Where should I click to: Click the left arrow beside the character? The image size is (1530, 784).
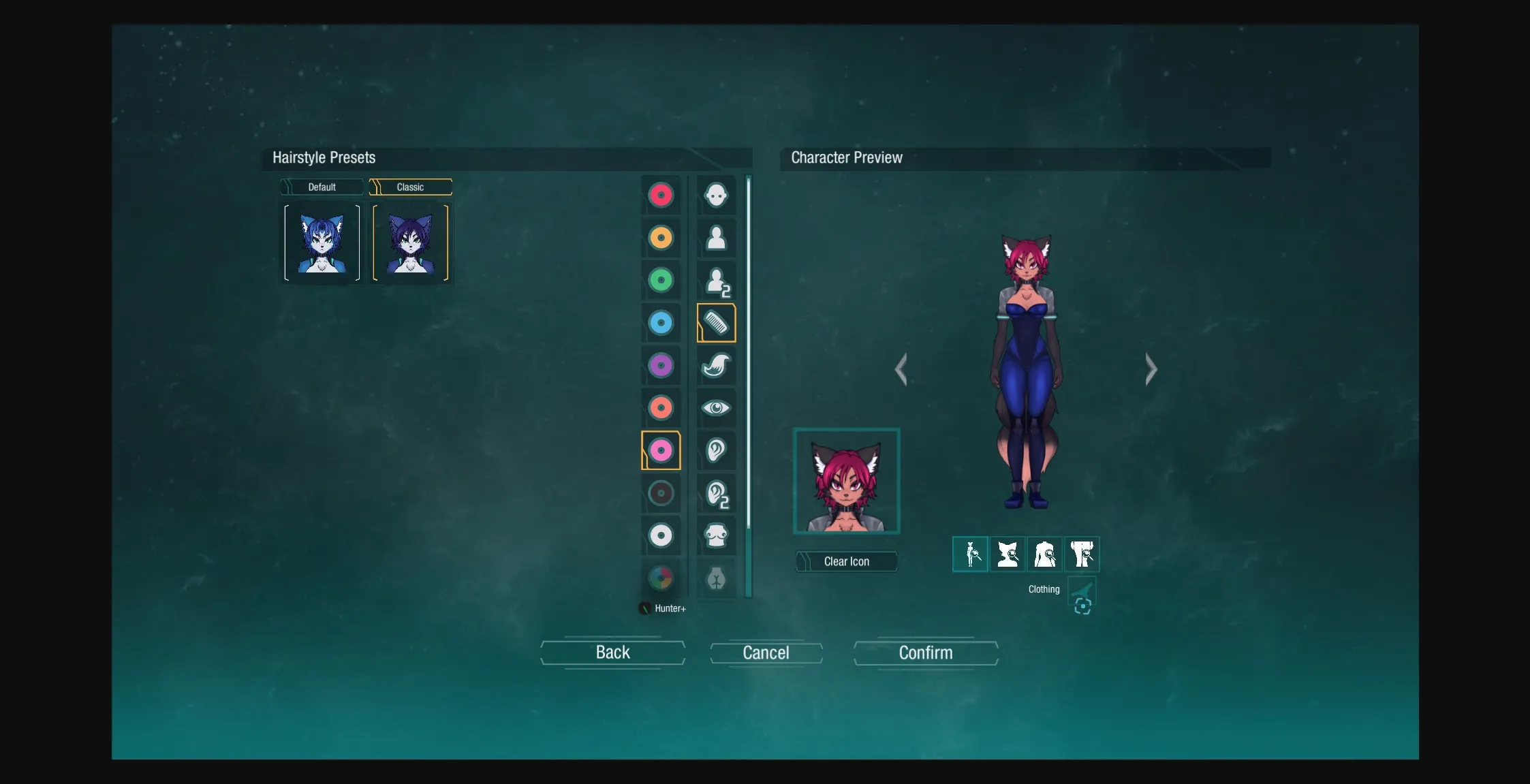pyautogui.click(x=903, y=369)
